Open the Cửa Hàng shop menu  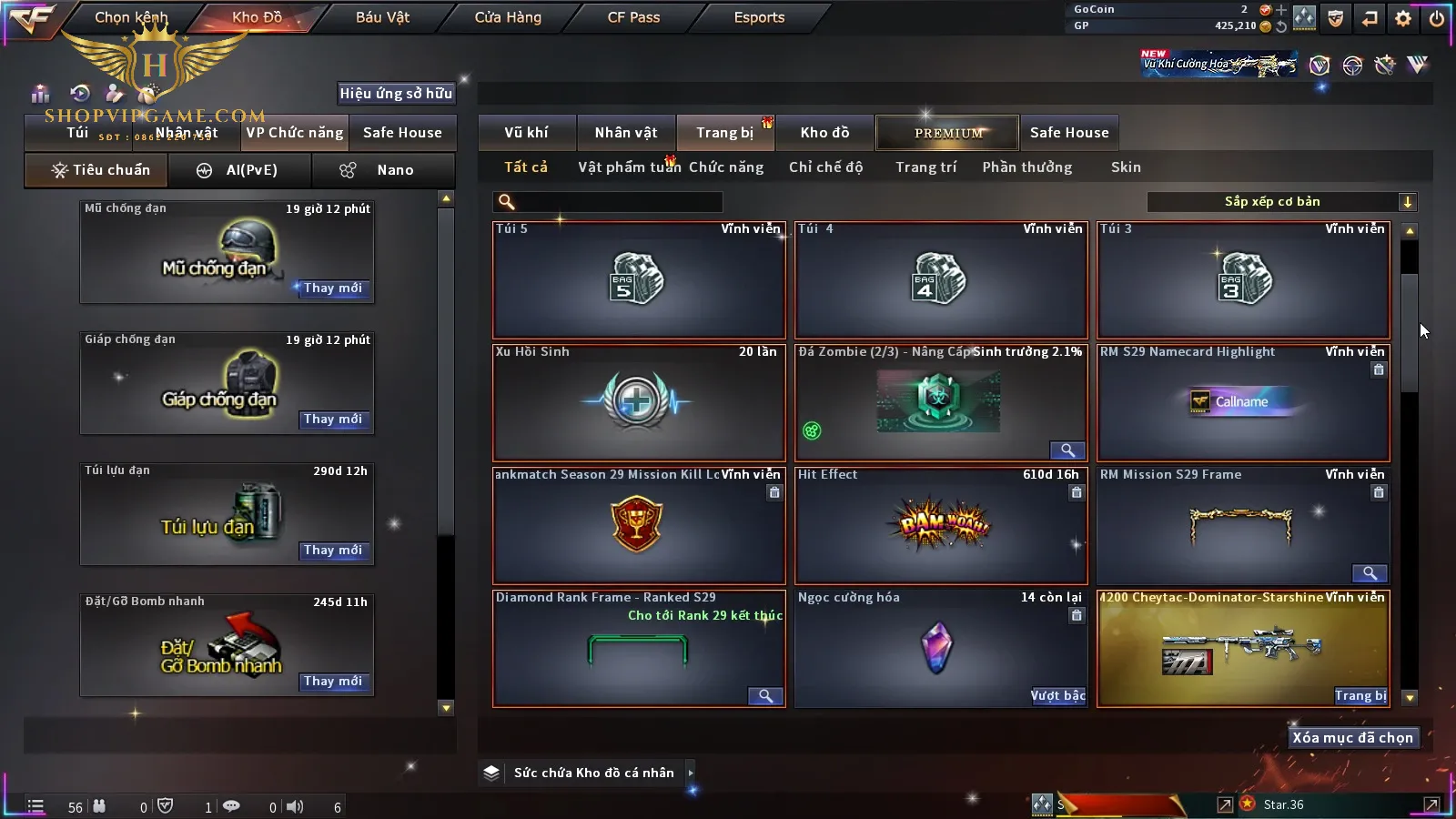[508, 17]
